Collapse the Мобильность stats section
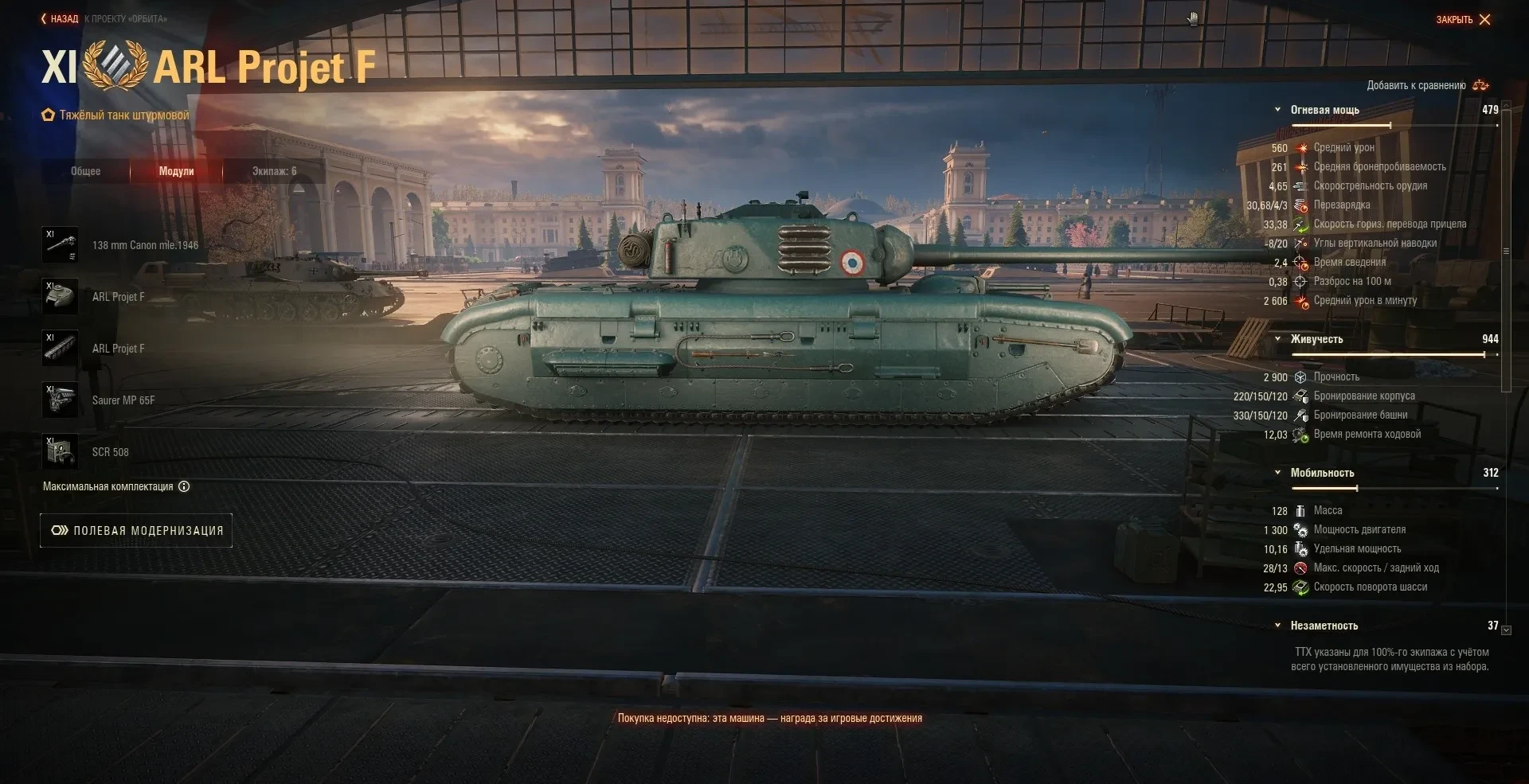 tap(1278, 473)
